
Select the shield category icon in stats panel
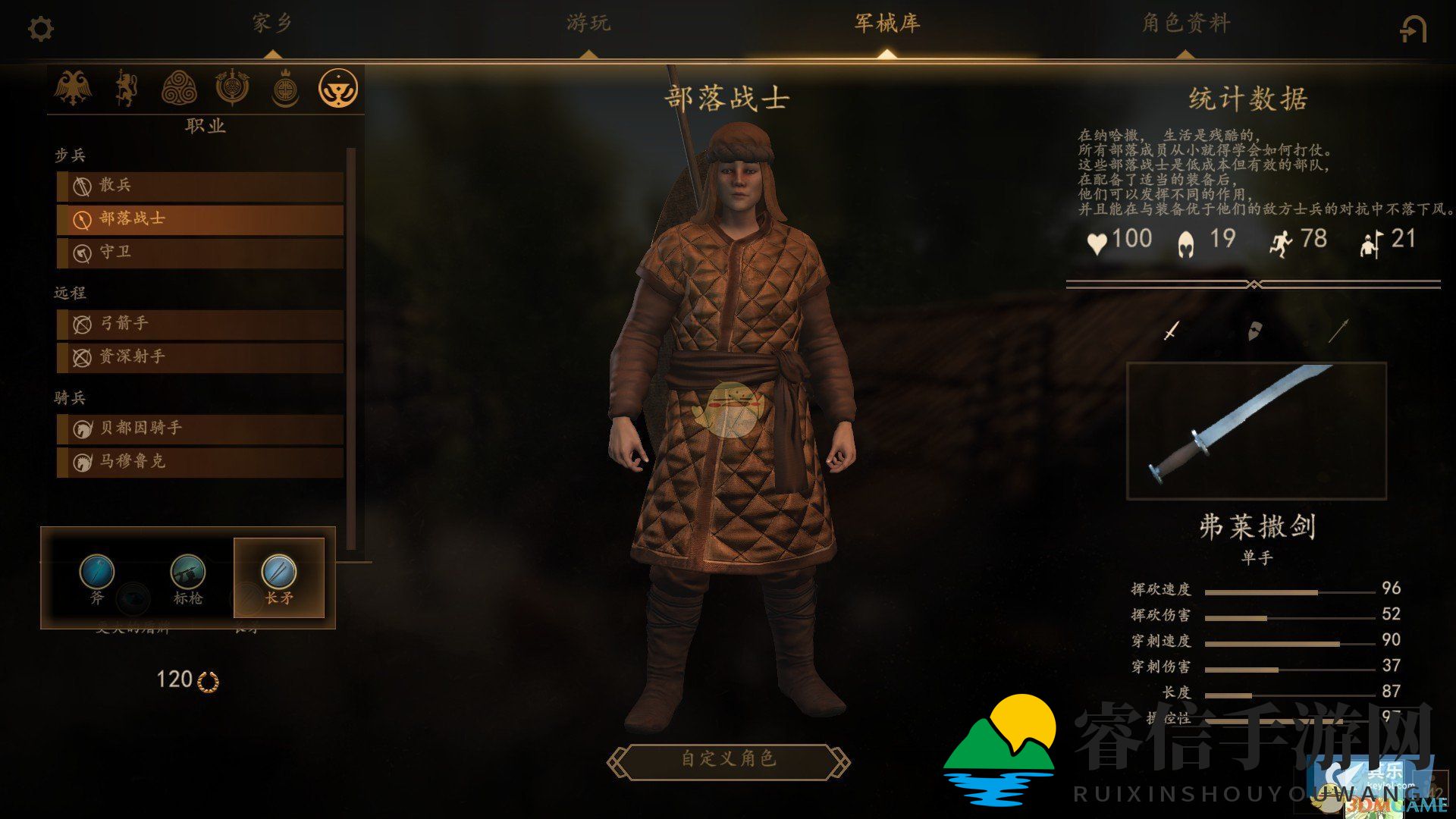[1255, 331]
